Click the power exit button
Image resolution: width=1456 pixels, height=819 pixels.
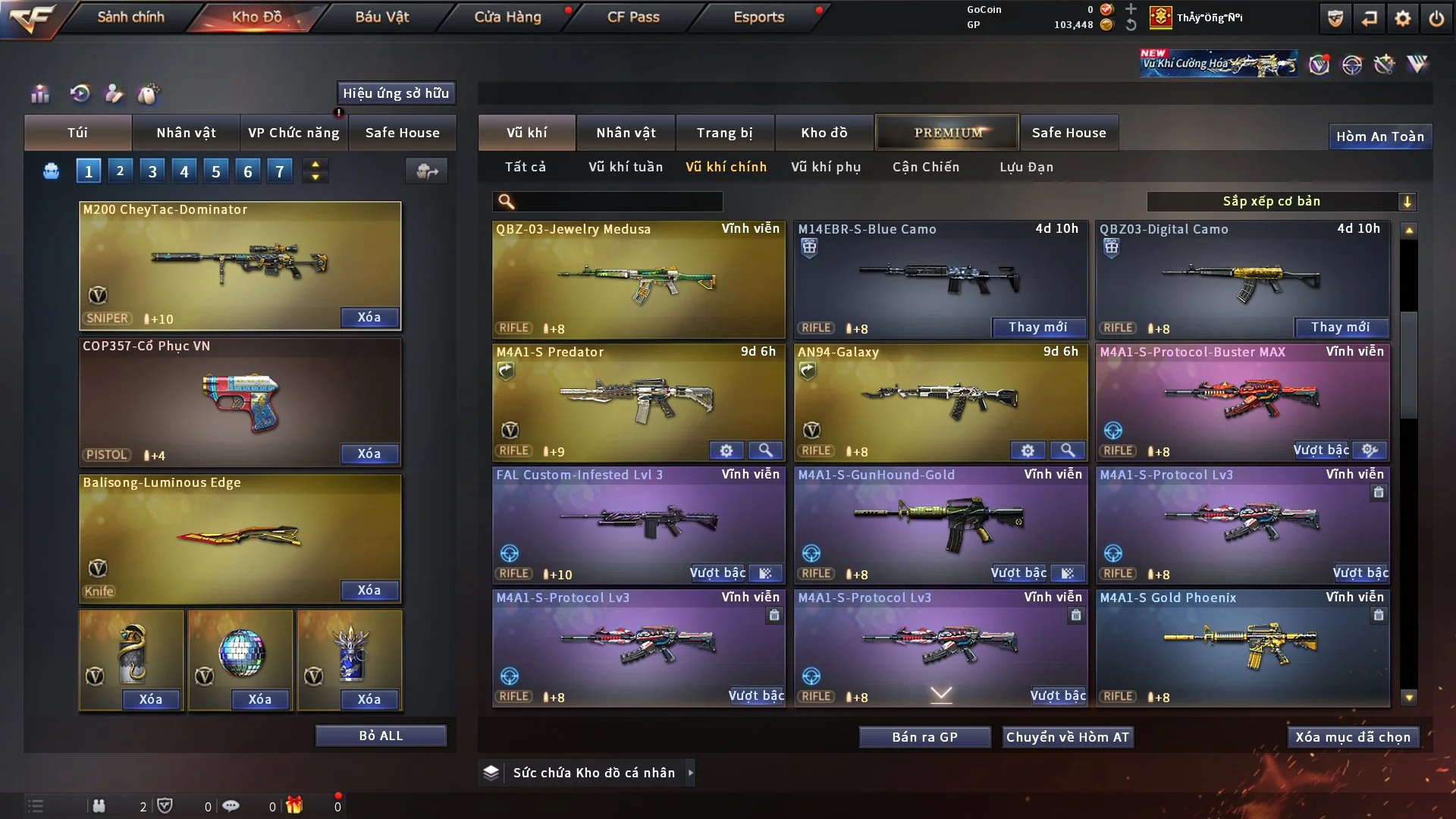tap(1436, 18)
